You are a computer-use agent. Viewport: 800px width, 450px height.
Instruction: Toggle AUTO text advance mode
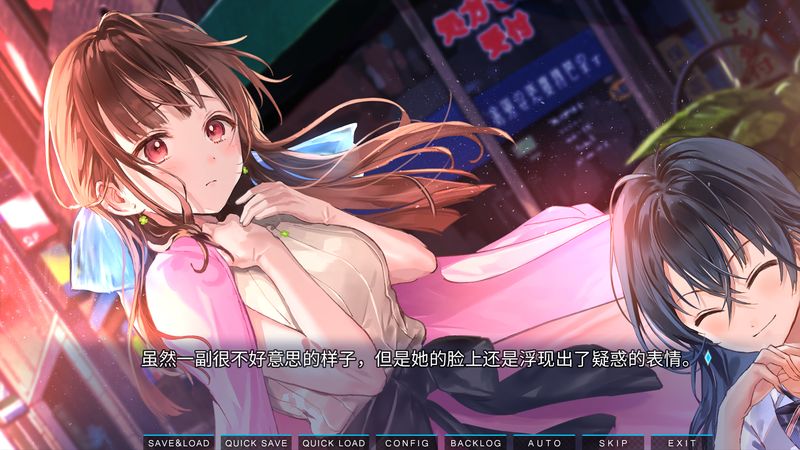(544, 442)
